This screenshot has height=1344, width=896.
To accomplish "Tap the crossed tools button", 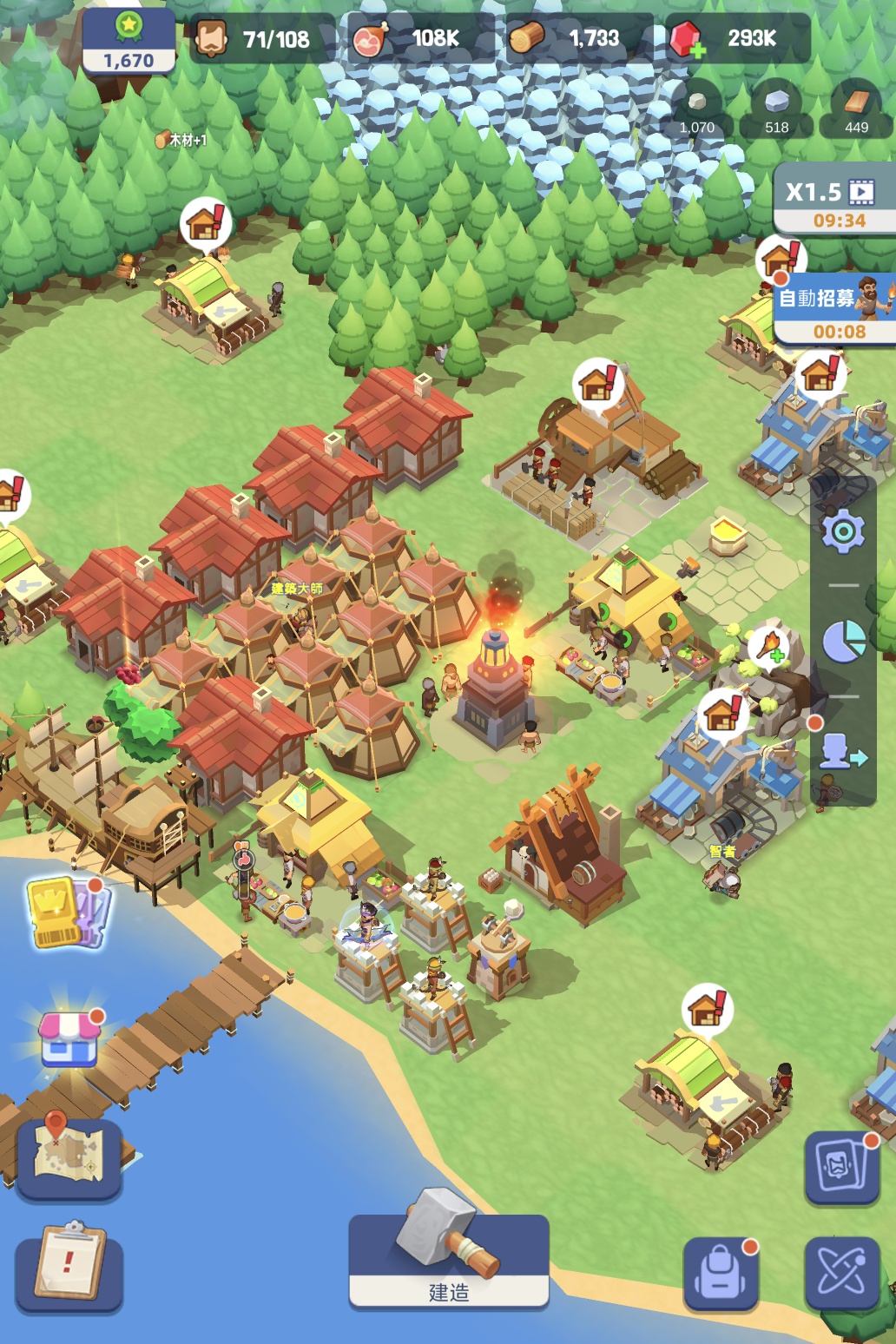I will pyautogui.click(x=840, y=1273).
